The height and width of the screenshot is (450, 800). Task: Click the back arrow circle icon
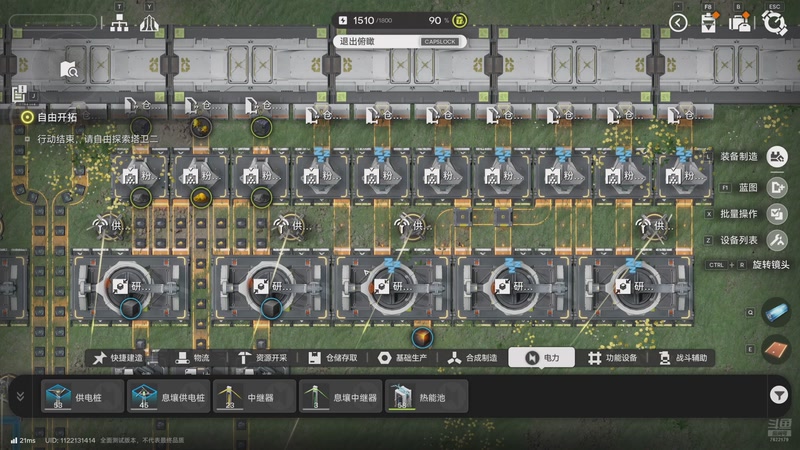679,23
